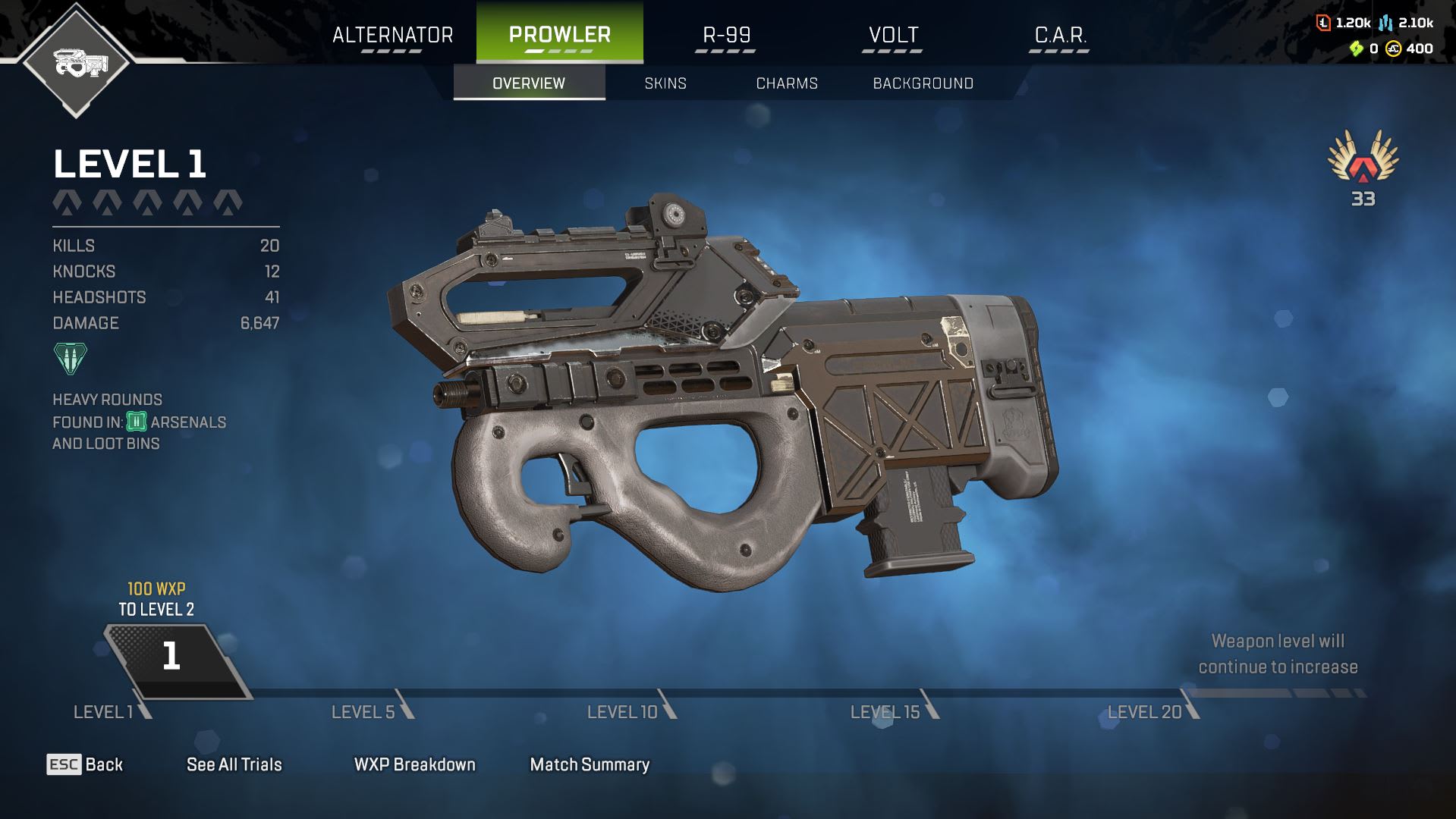Switch to the Background sub-tab
This screenshot has width=1456, height=819.
(923, 83)
